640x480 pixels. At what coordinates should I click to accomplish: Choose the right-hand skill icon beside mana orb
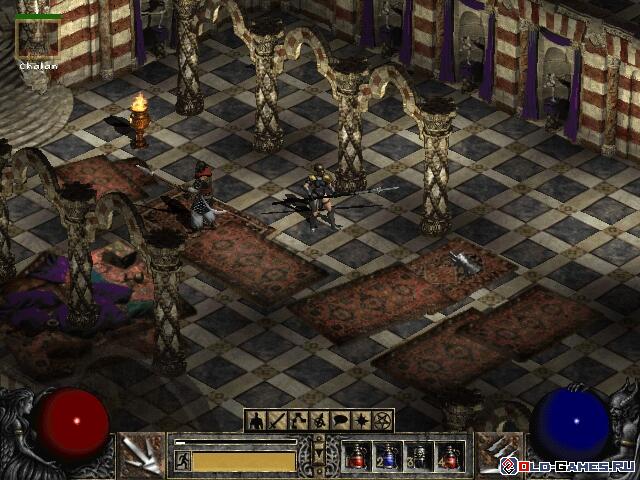(x=497, y=455)
